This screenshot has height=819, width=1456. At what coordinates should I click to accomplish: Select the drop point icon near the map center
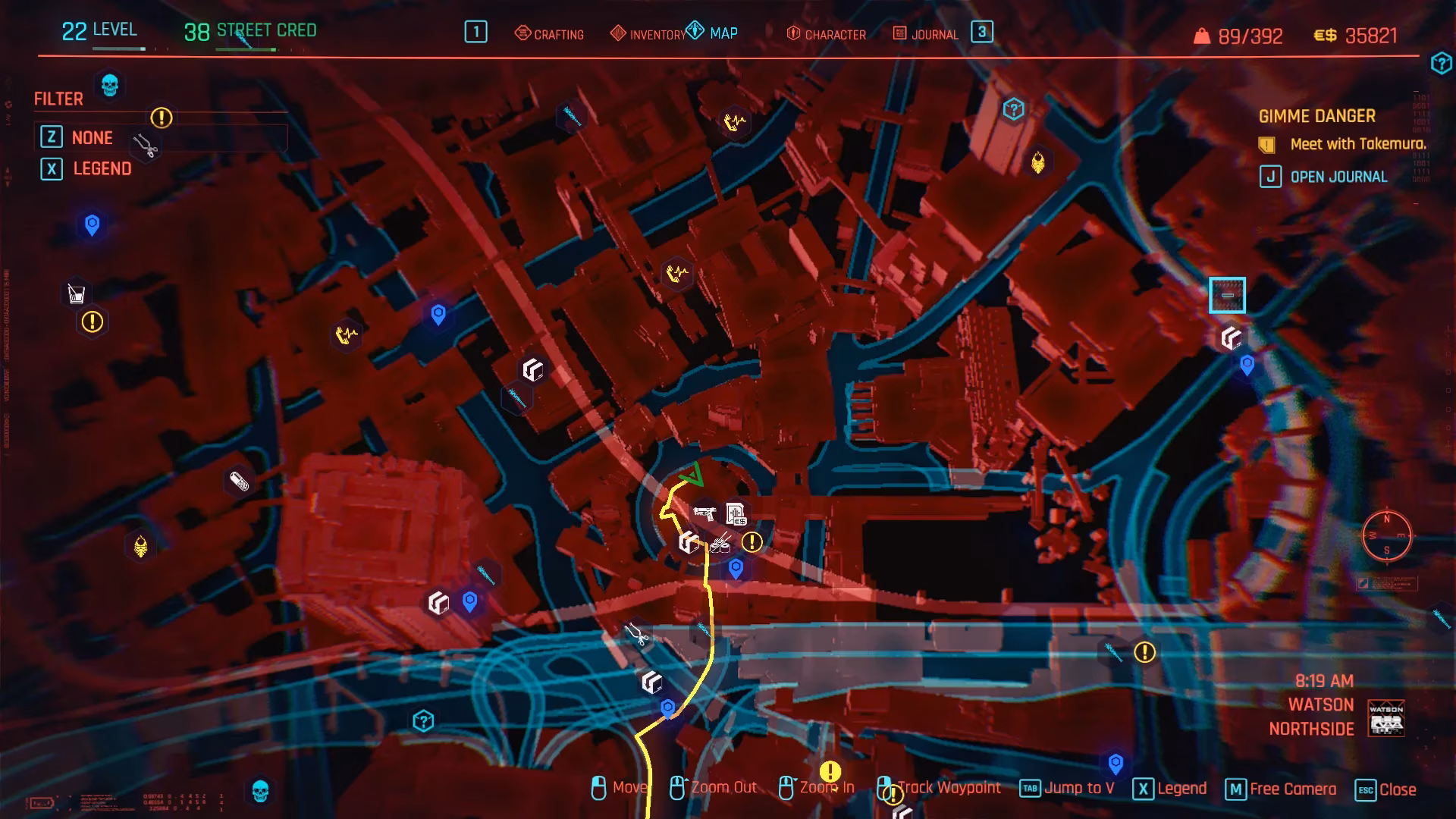click(x=688, y=543)
